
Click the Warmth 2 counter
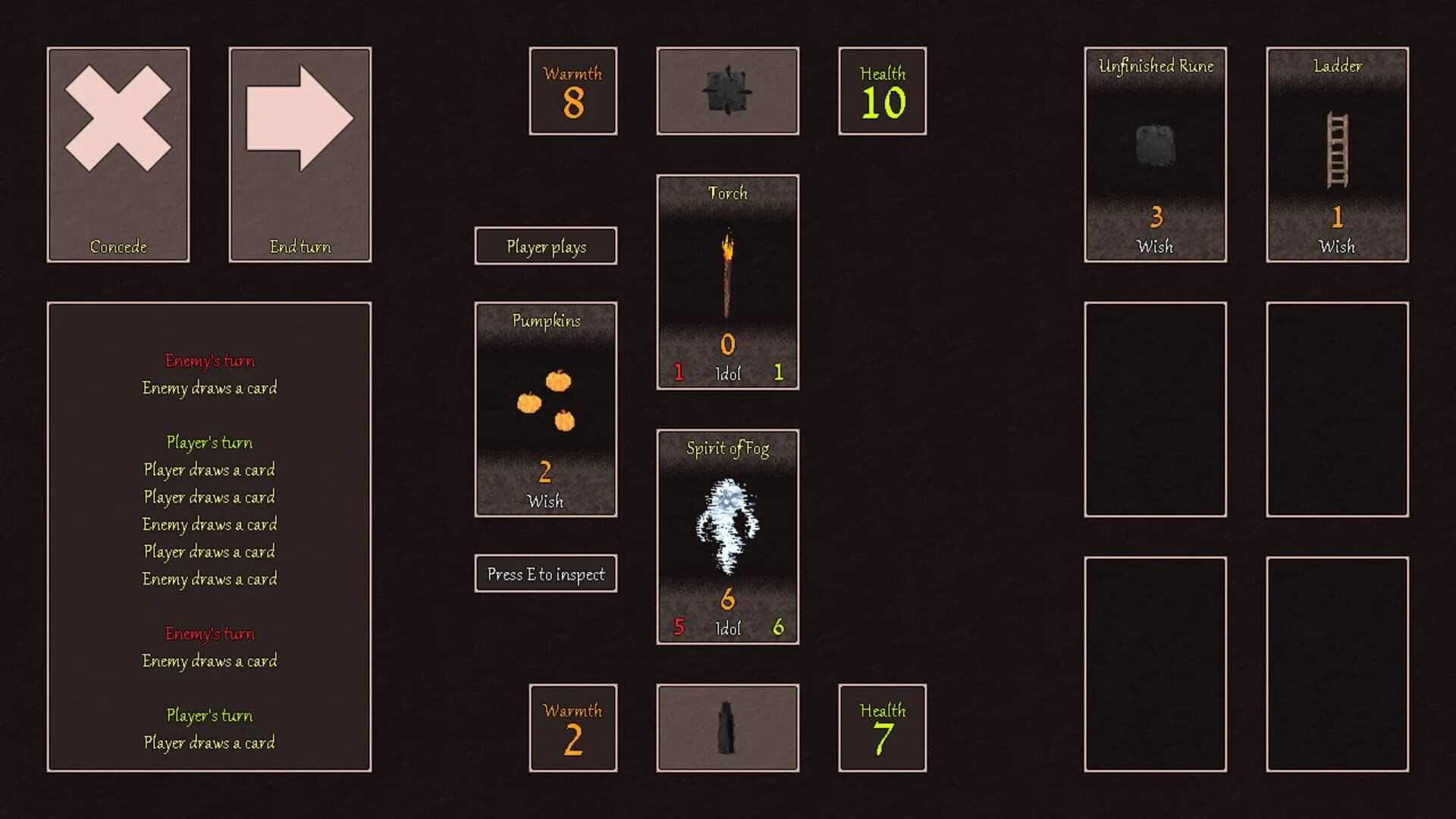(573, 726)
